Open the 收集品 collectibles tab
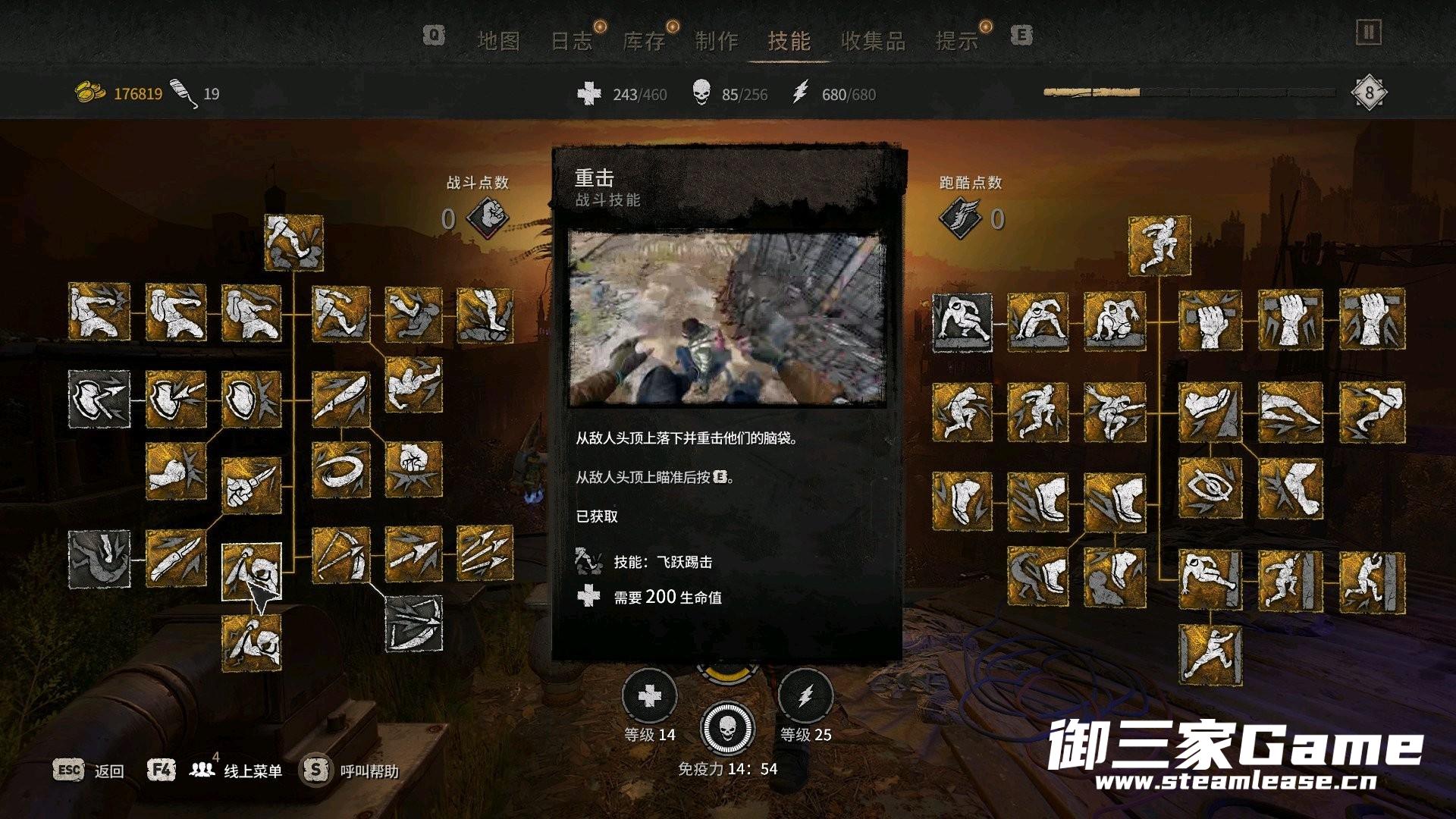1456x819 pixels. click(873, 41)
